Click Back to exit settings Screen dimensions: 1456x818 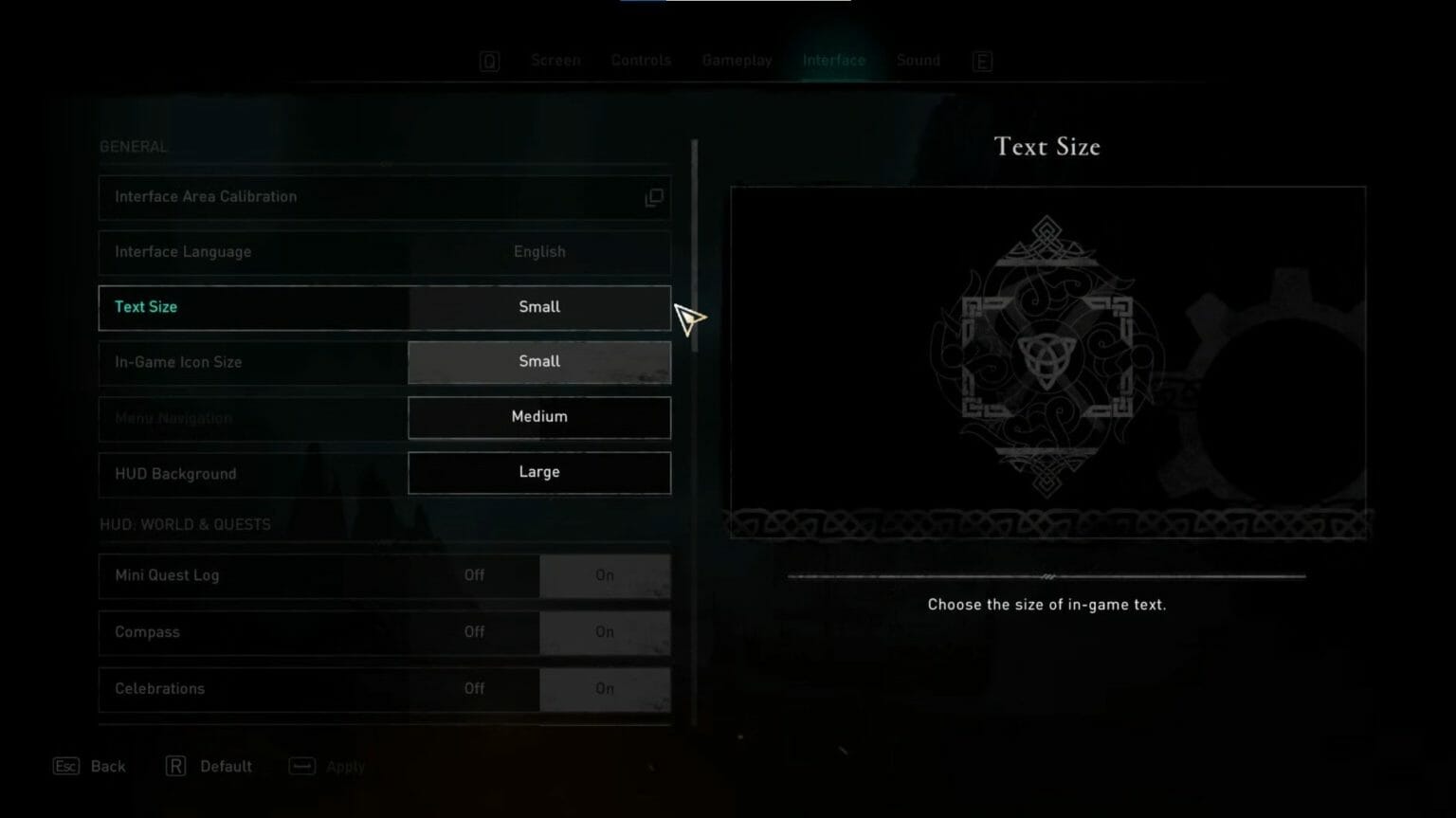pos(107,766)
